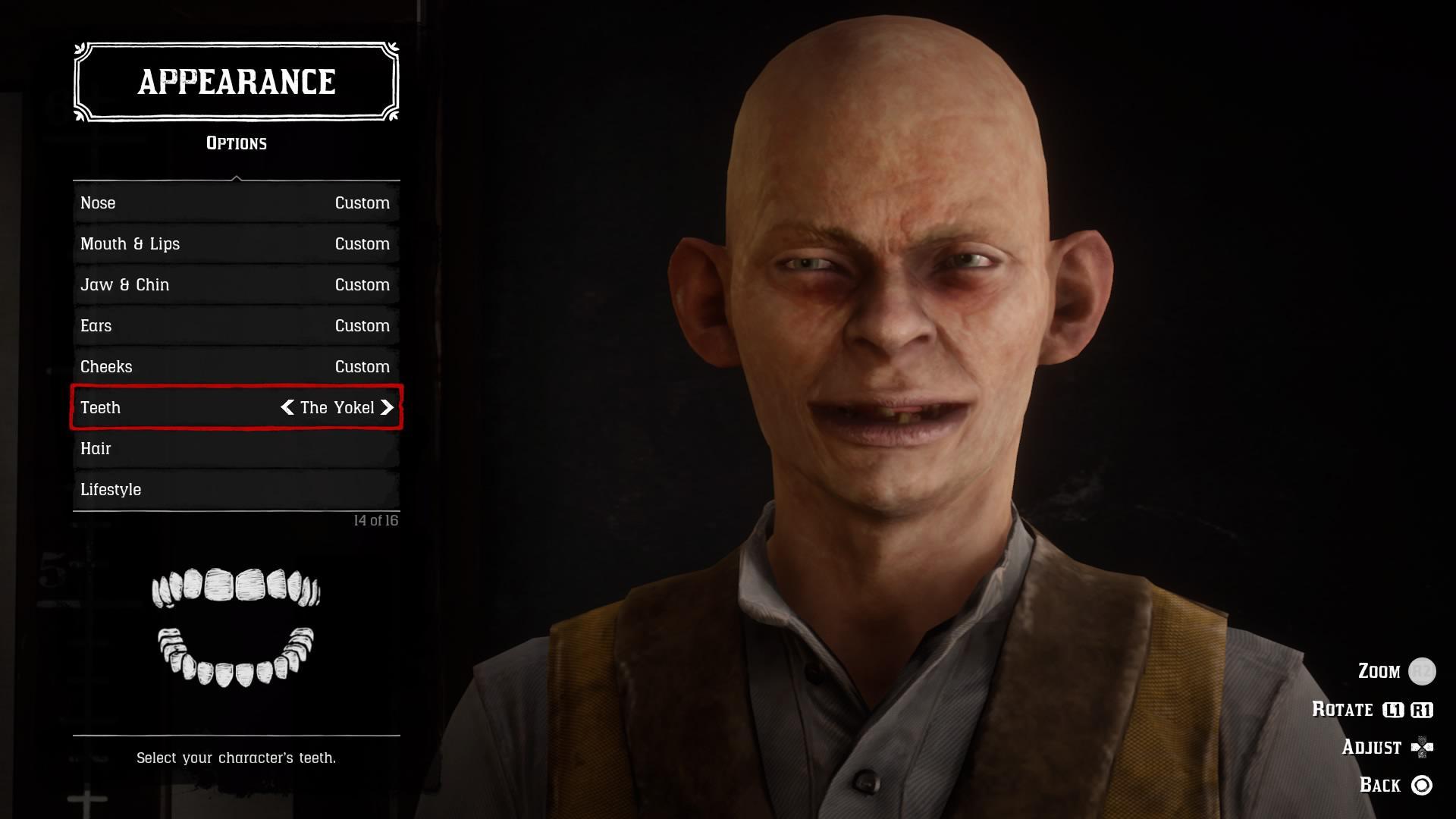Select the next teeth style arrow
This screenshot has height=819, width=1456.
388,407
